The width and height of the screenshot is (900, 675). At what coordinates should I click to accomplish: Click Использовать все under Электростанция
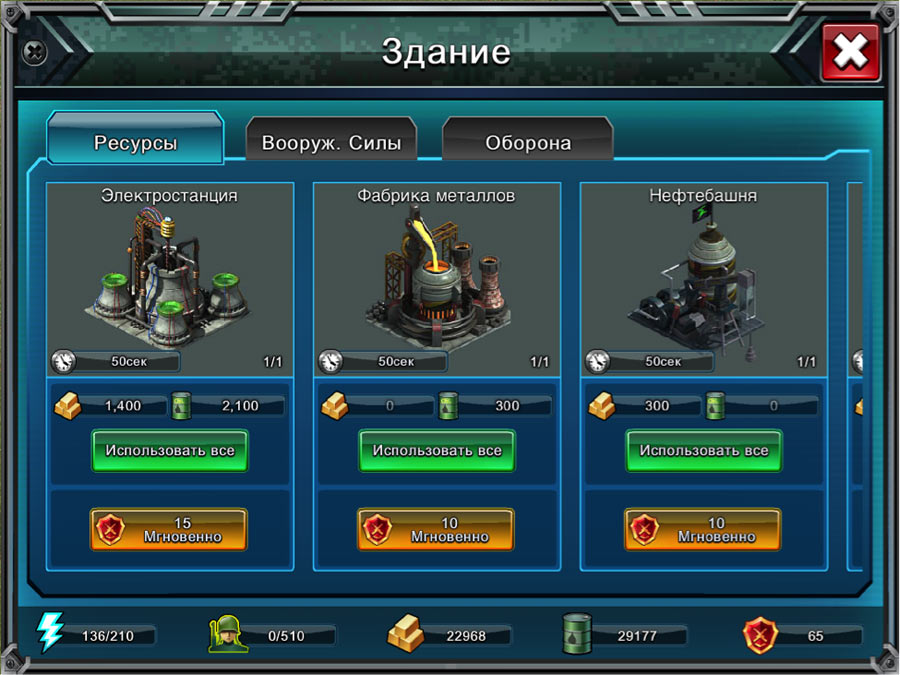pyautogui.click(x=170, y=451)
